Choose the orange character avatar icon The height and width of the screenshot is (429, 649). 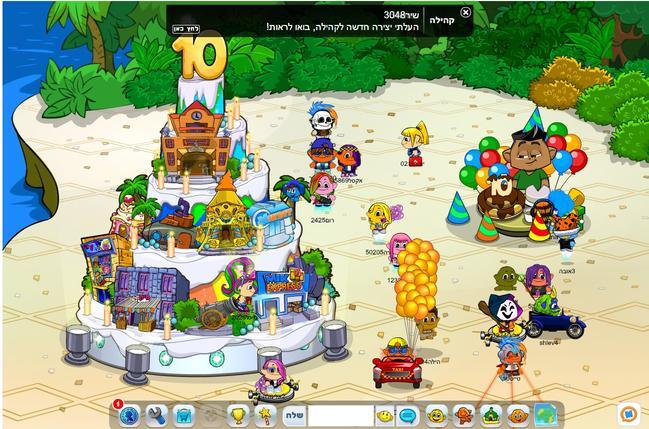pyautogui.click(x=464, y=414)
